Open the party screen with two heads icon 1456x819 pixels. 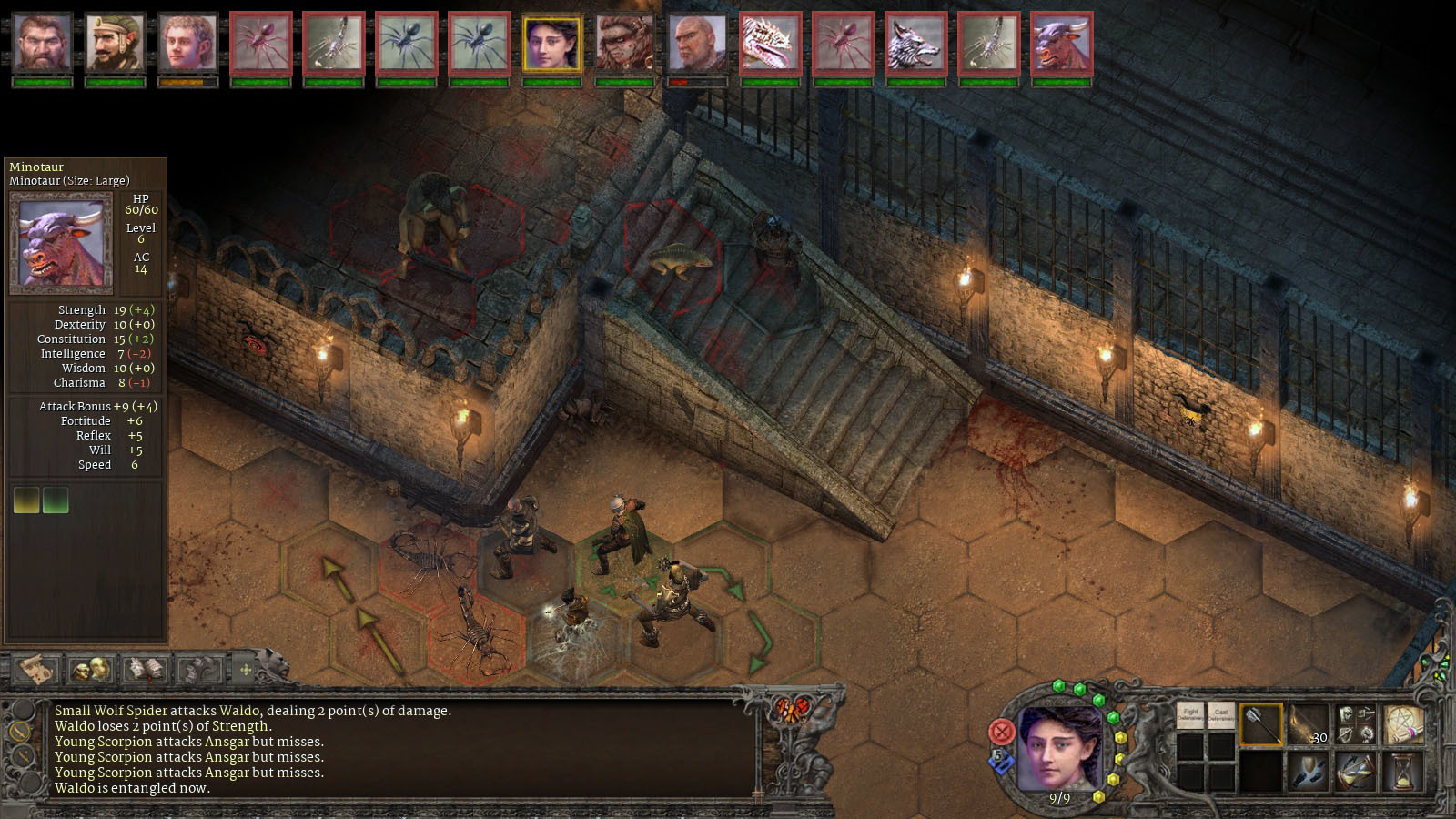(91, 671)
